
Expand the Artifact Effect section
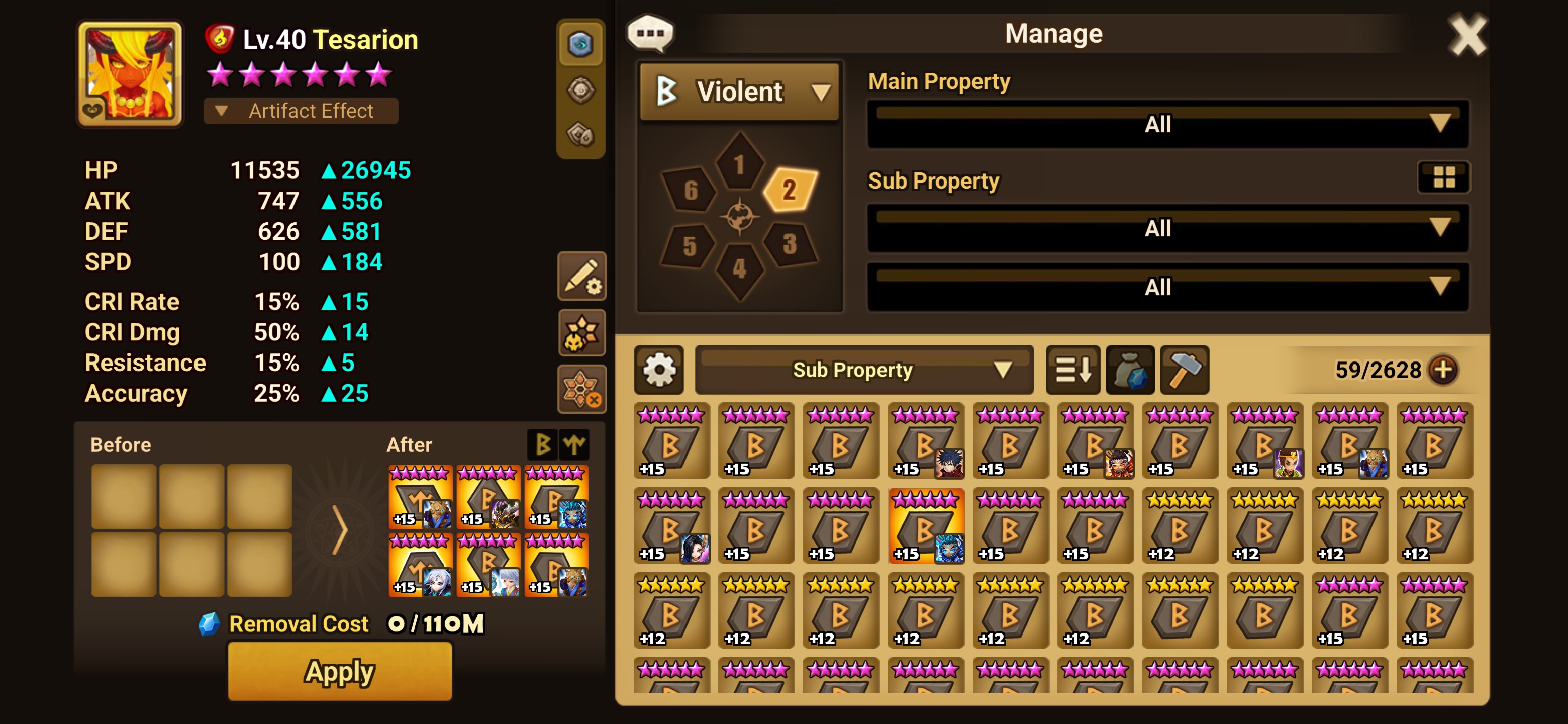click(x=301, y=111)
